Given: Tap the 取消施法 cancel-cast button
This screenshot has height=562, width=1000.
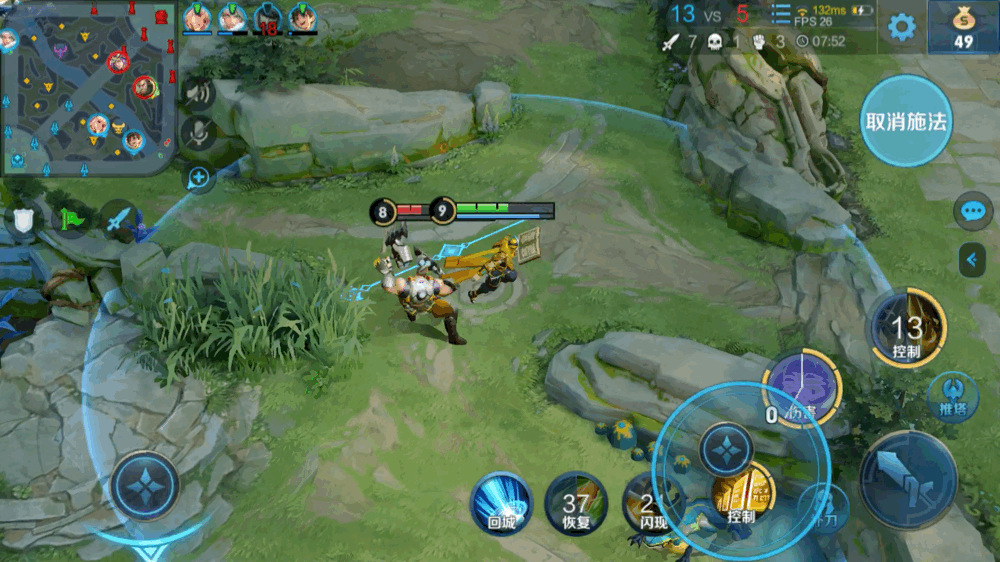Looking at the screenshot, I should 906,121.
